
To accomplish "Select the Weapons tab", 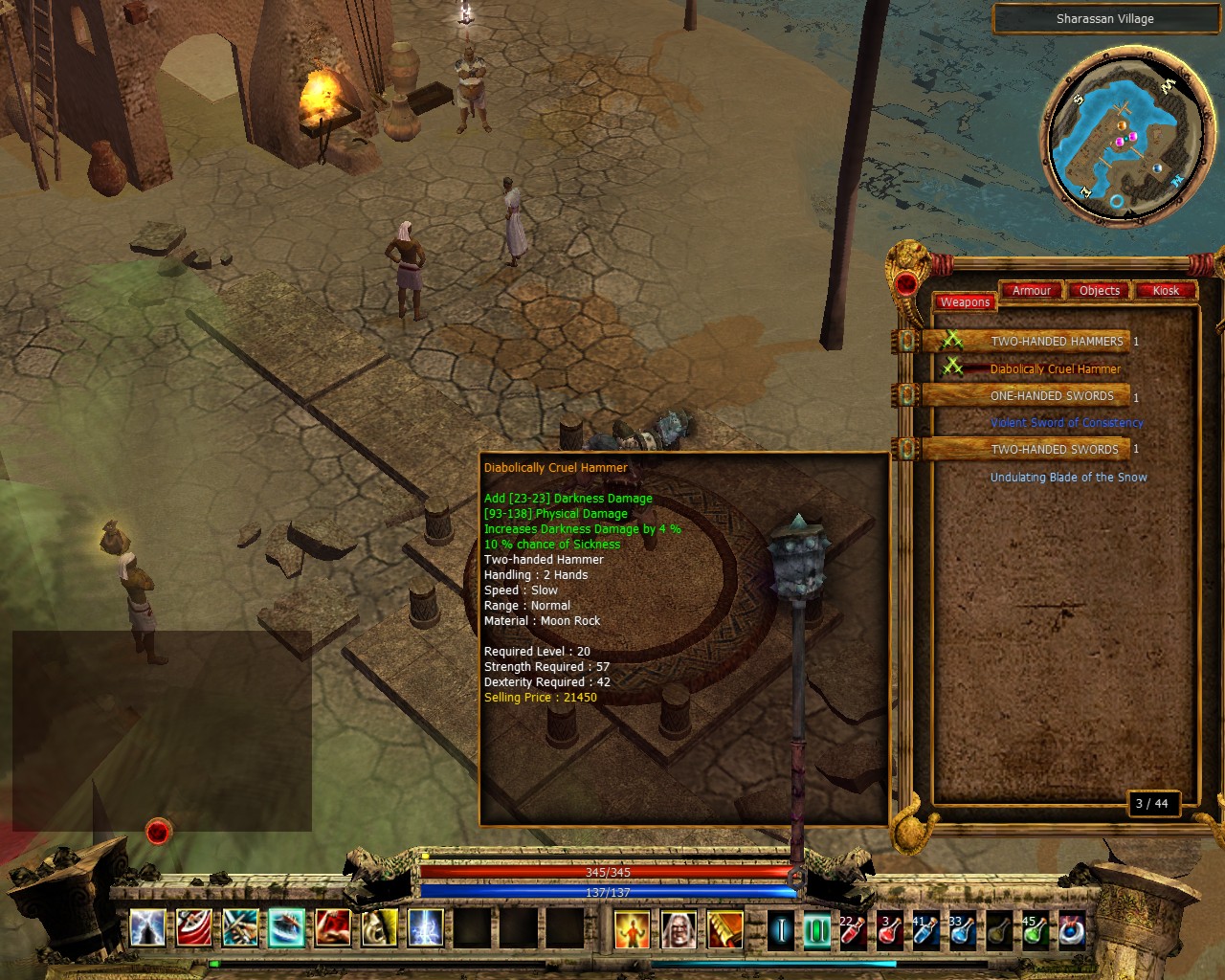I will pyautogui.click(x=965, y=302).
